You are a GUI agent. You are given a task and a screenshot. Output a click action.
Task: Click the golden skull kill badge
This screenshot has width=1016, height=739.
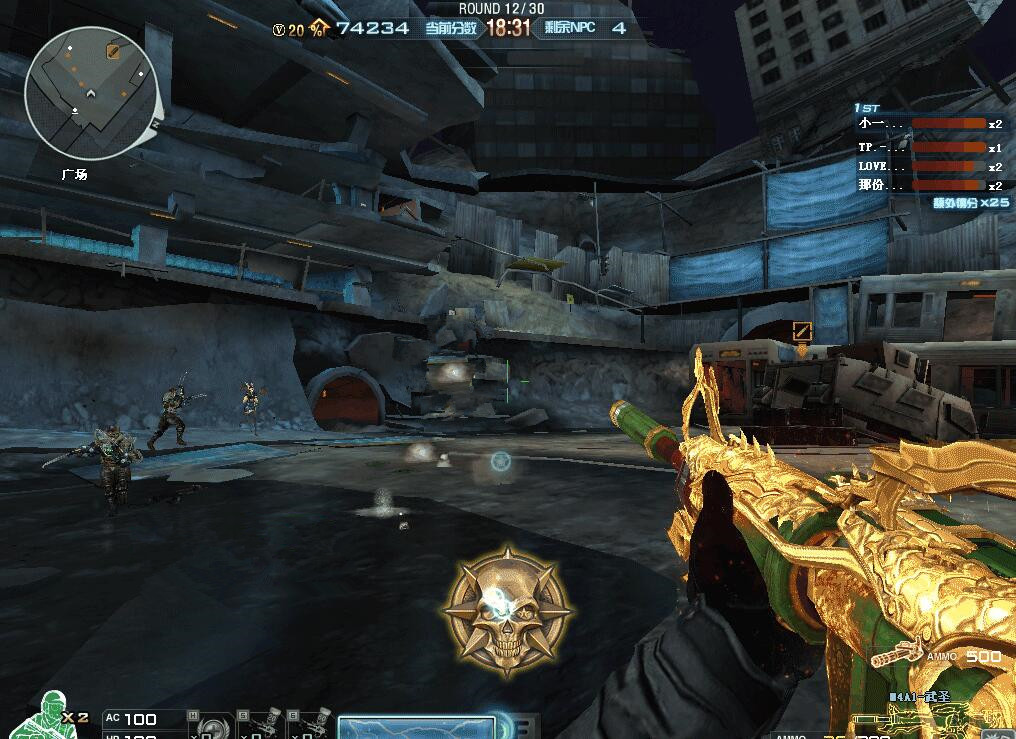(x=507, y=609)
